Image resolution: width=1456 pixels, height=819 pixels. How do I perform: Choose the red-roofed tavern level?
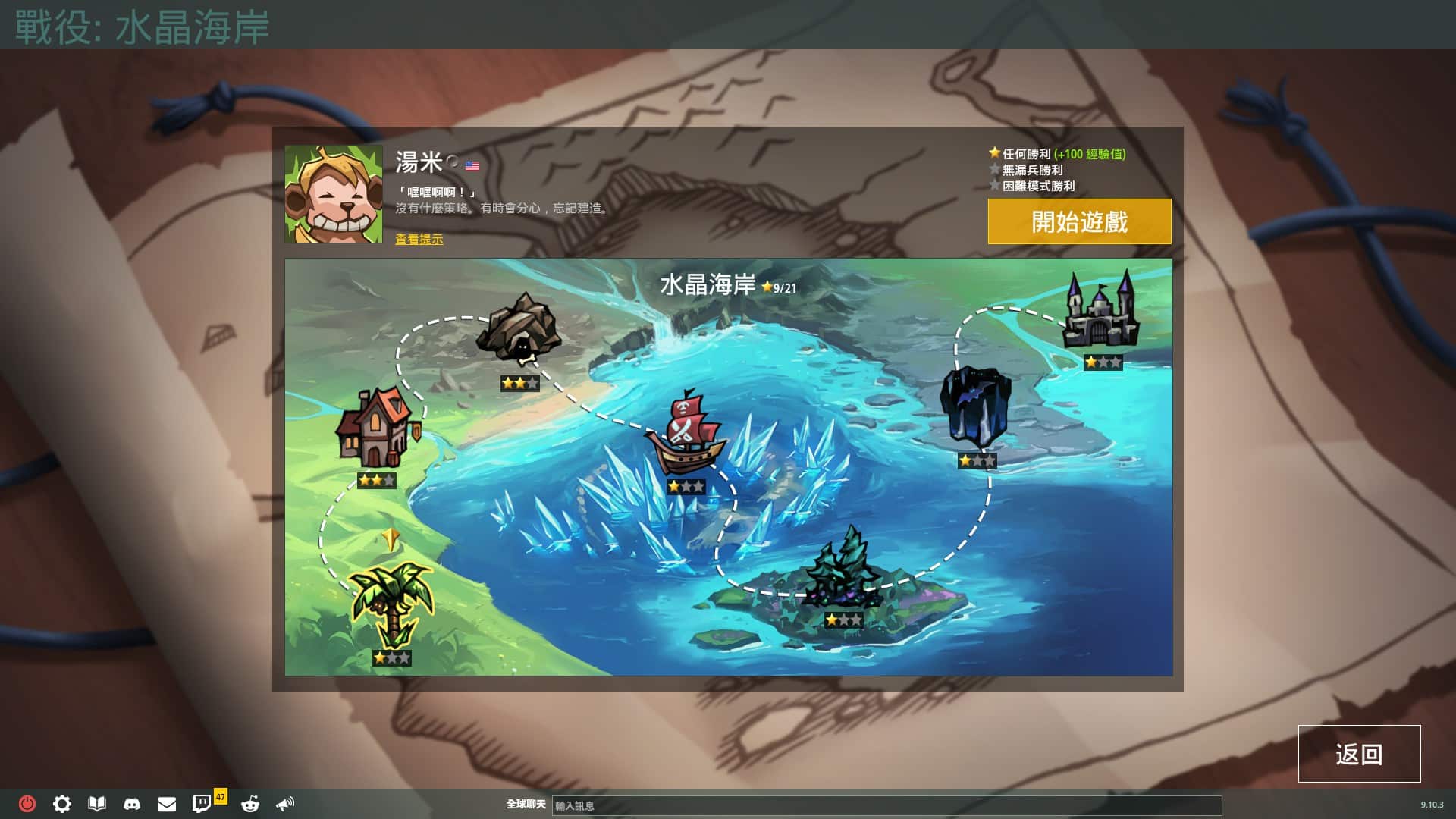[x=376, y=429]
